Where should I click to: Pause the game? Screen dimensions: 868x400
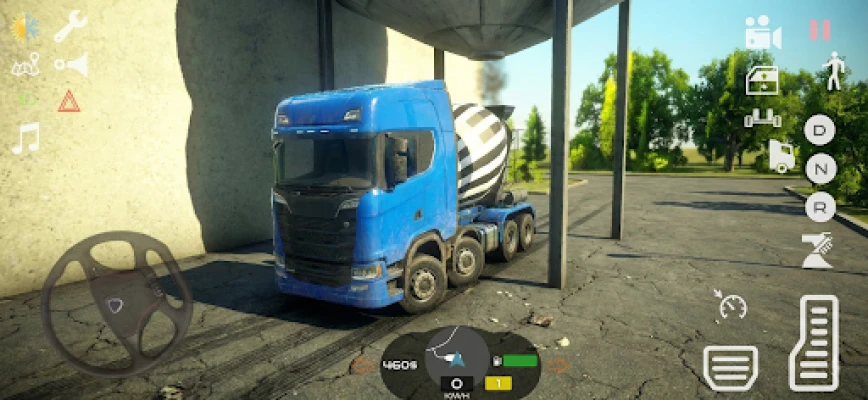819,30
